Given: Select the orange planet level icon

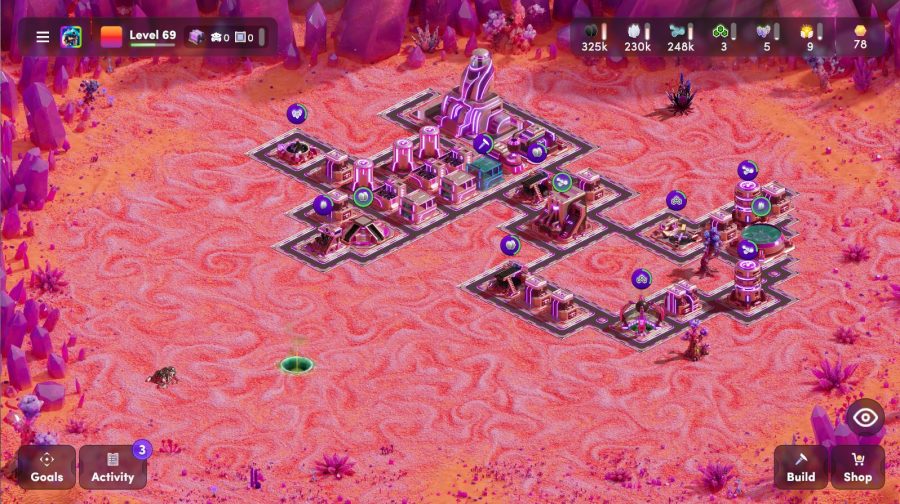Looking at the screenshot, I should (x=111, y=37).
